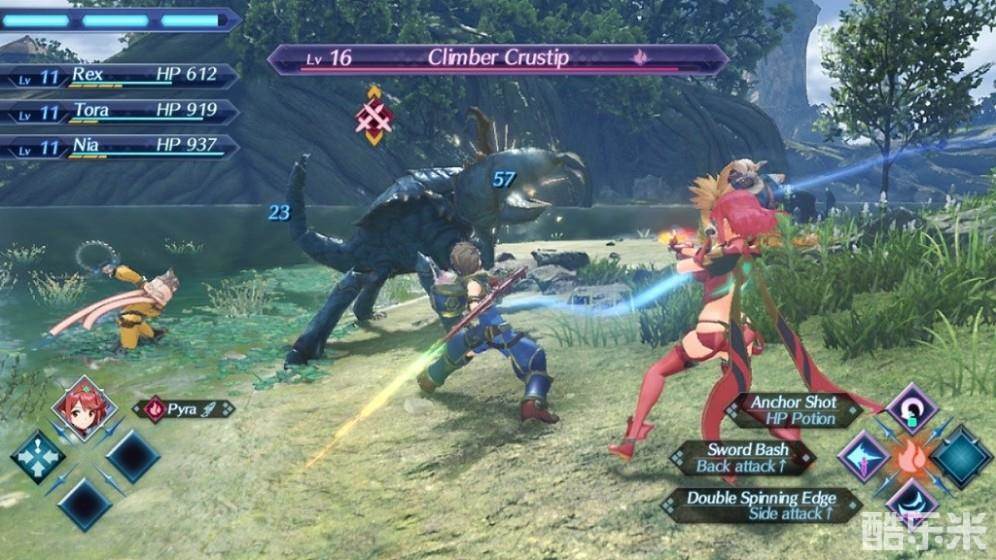Select Nia's party status row
This screenshot has height=560, width=996.
pos(120,147)
